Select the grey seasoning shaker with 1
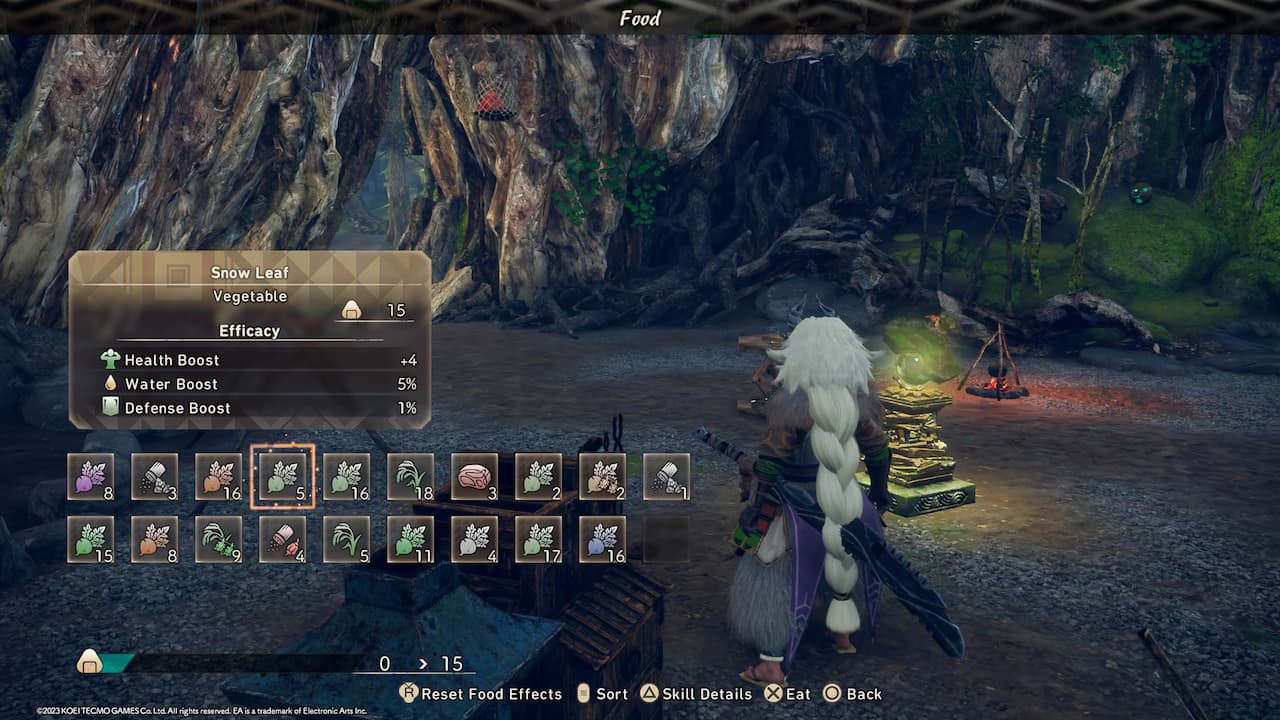 click(x=667, y=476)
